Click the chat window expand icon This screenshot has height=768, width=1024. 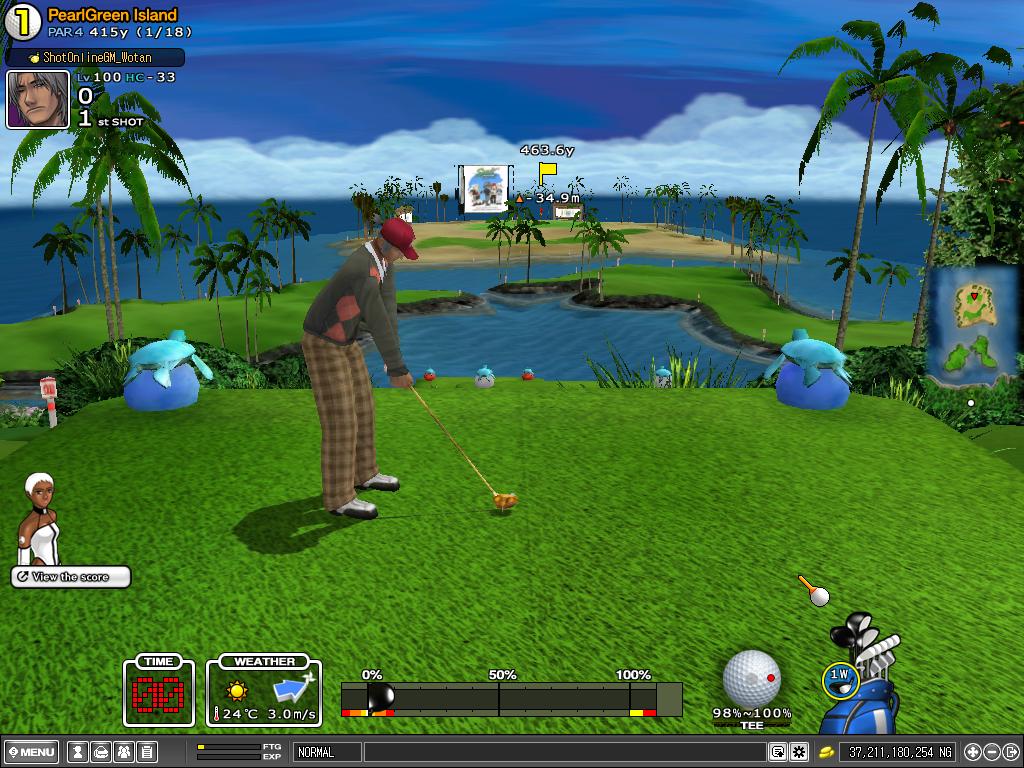777,752
